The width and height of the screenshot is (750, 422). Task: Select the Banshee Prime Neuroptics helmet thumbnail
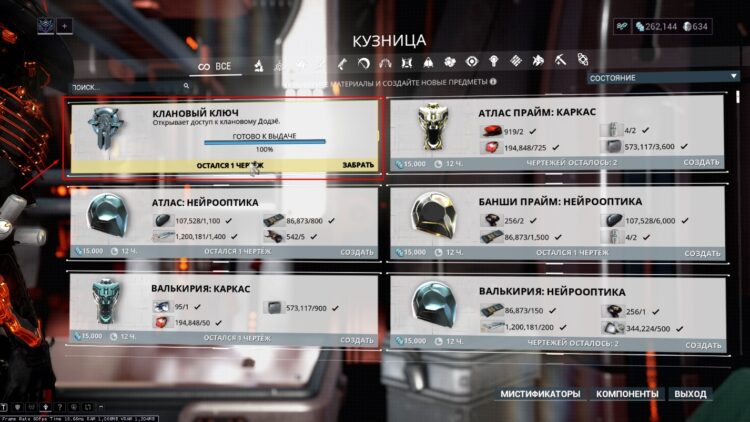[438, 213]
